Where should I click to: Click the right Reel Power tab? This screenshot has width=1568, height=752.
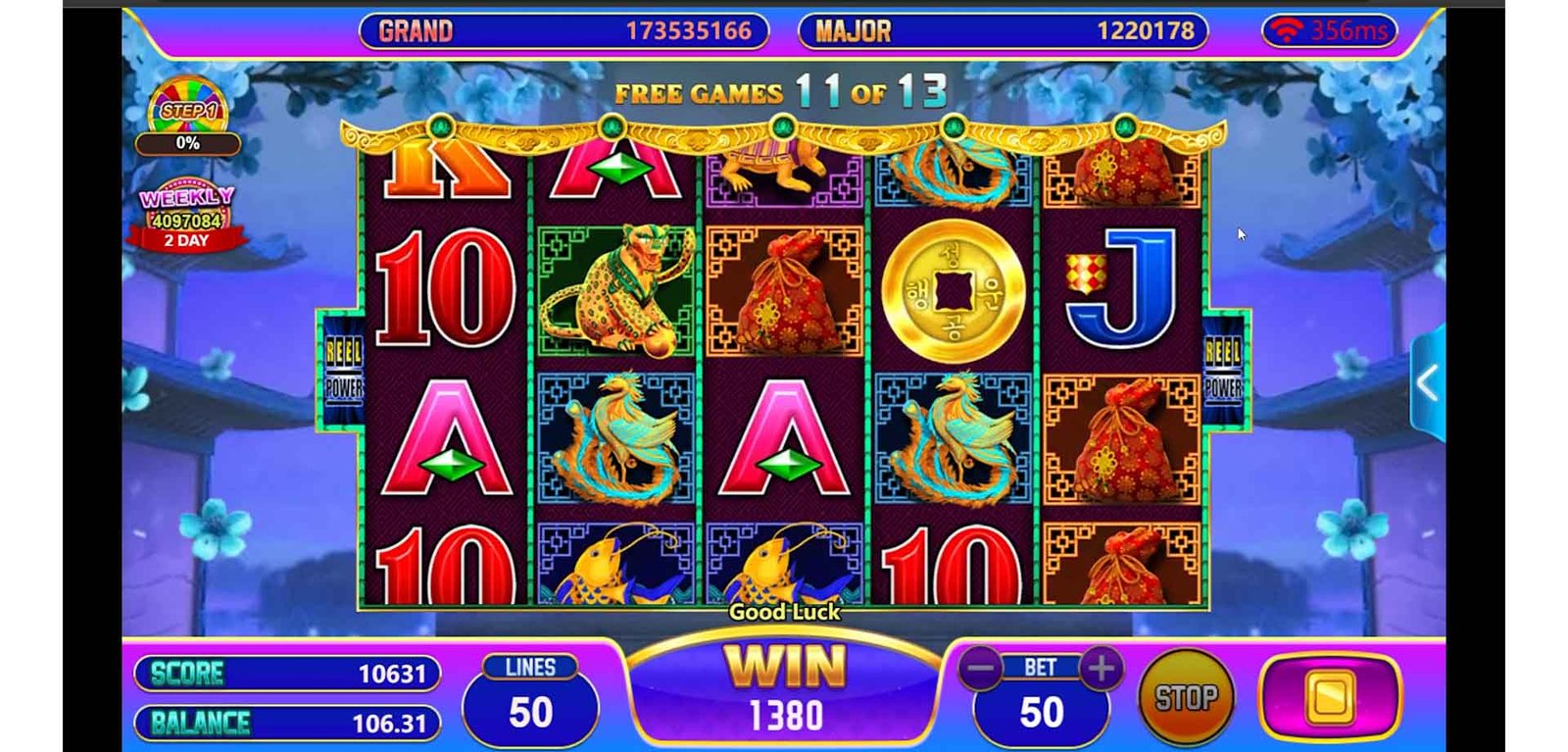[1223, 370]
